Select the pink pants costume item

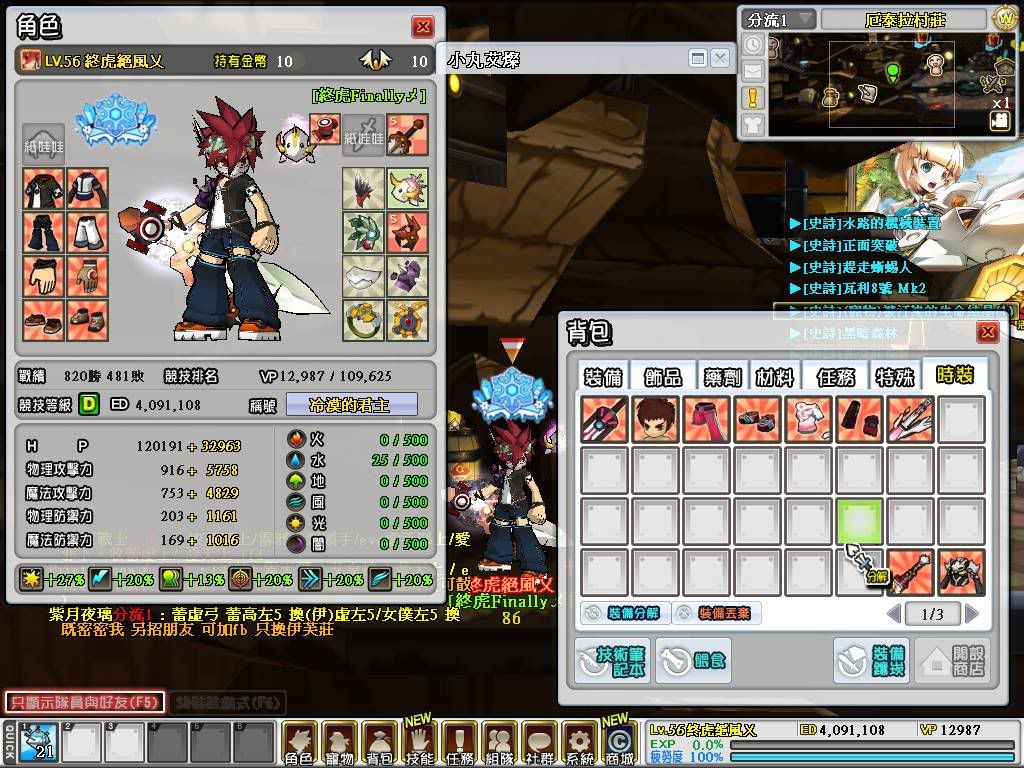707,420
